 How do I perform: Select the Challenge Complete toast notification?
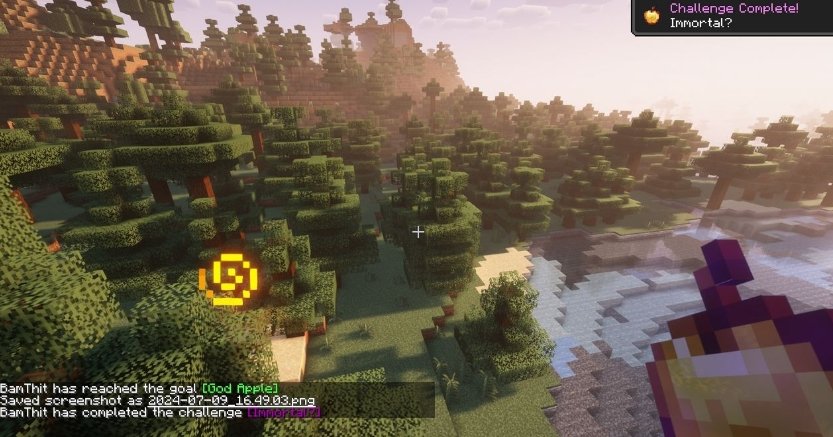(732, 17)
